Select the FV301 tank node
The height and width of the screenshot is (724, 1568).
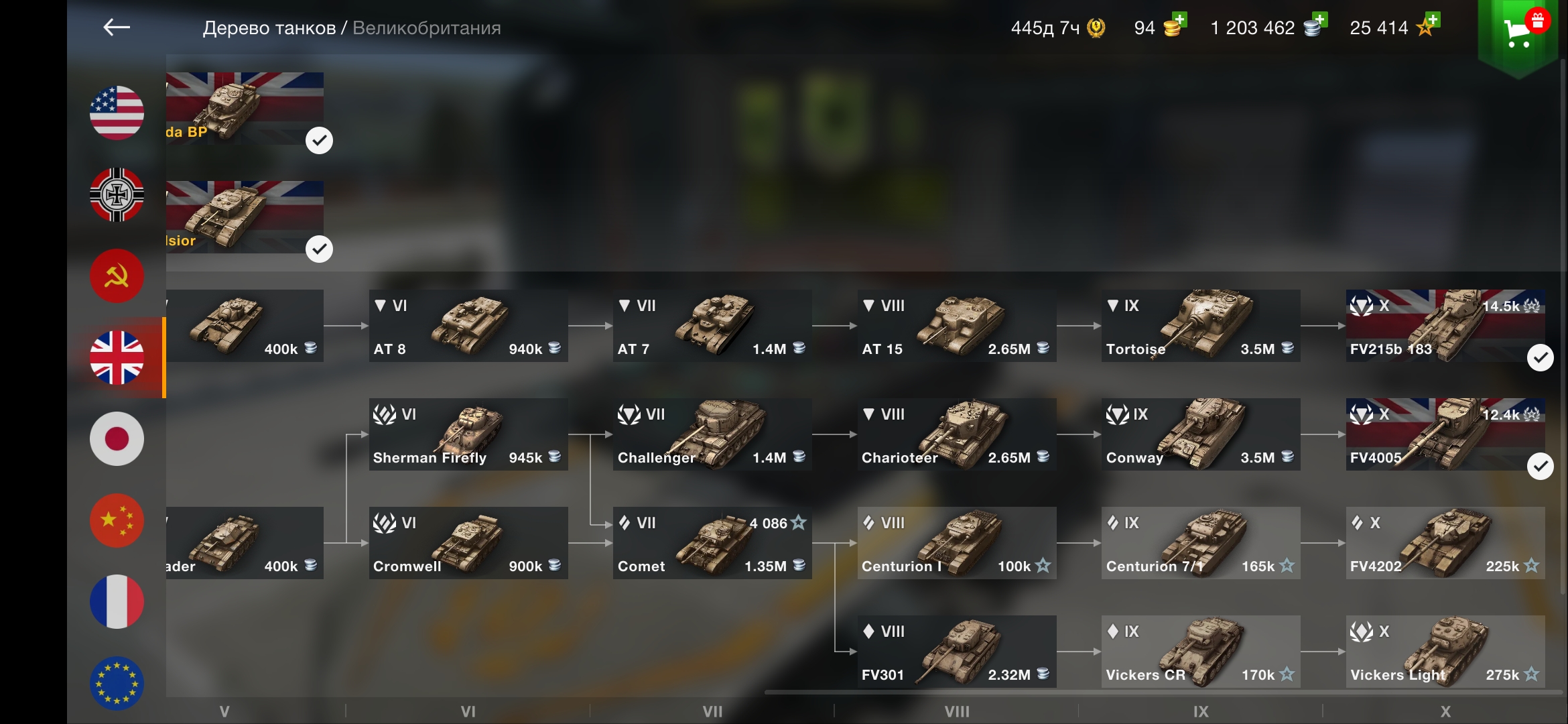(x=956, y=652)
